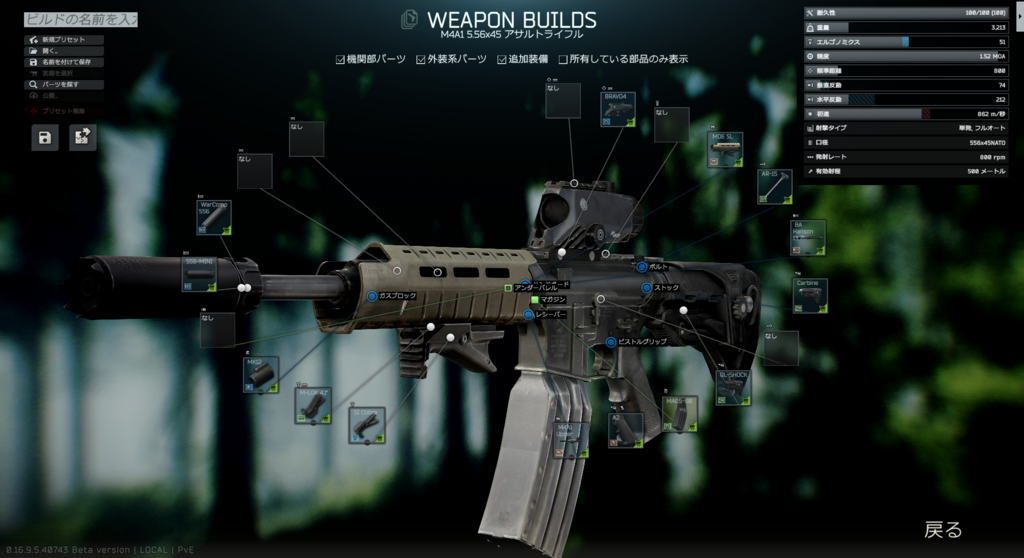The image size is (1024, 558).
Task: Select the WarComp 556 muzzle slot
Action: pos(214,217)
